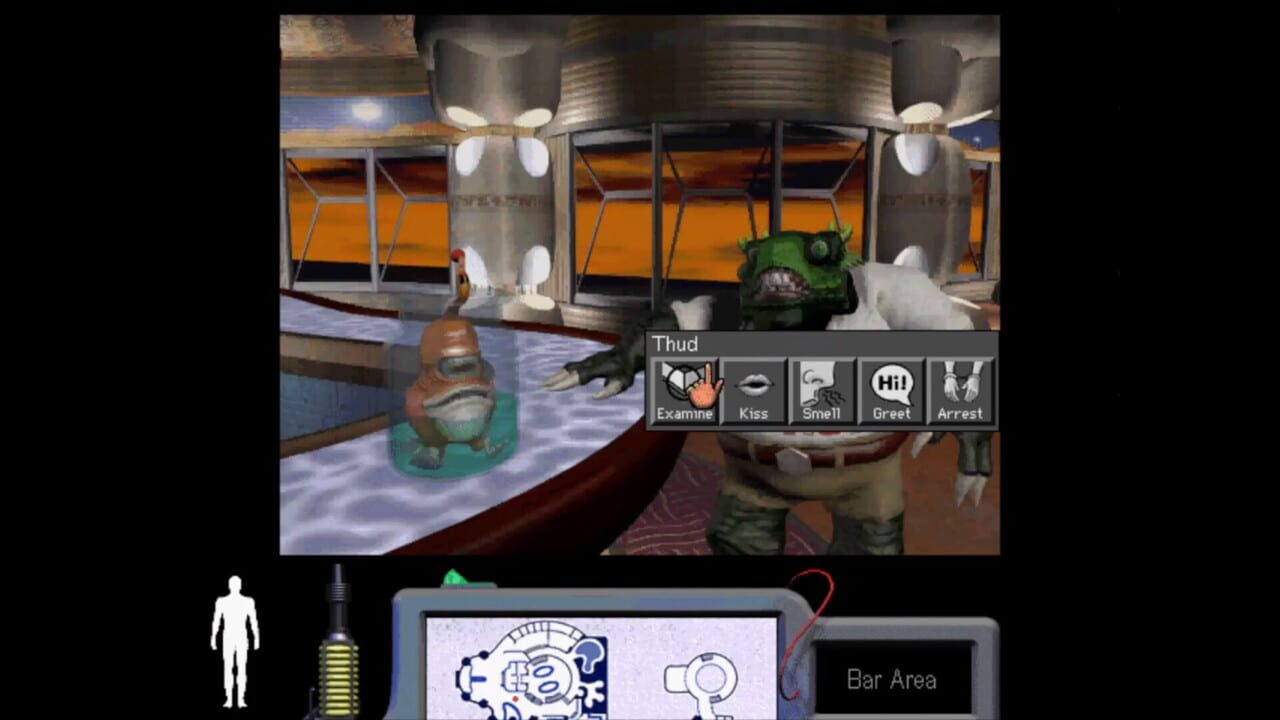Choose the Smell action icon
1280x720 pixels.
pos(822,385)
